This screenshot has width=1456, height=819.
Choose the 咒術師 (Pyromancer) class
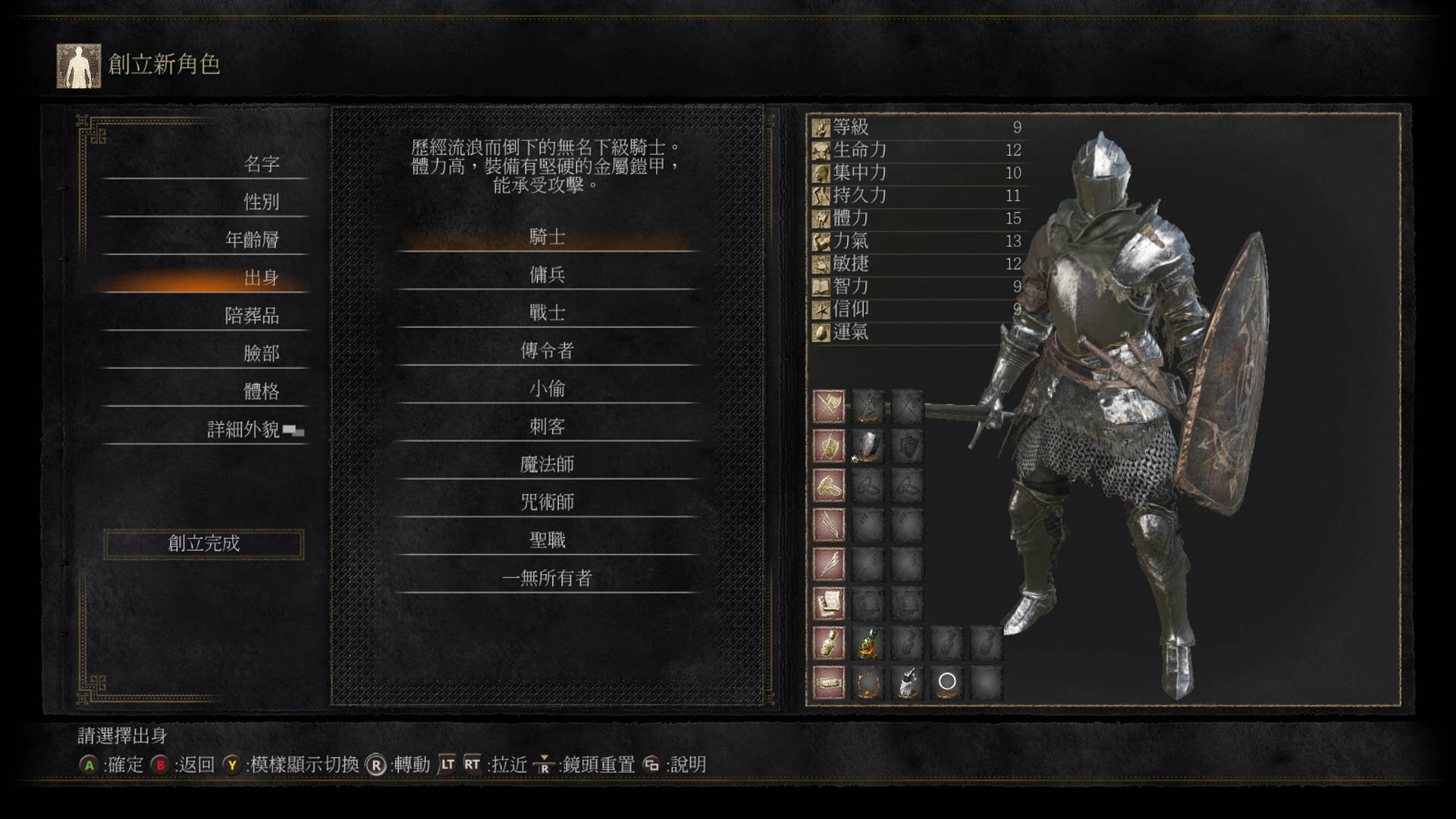pos(547,502)
